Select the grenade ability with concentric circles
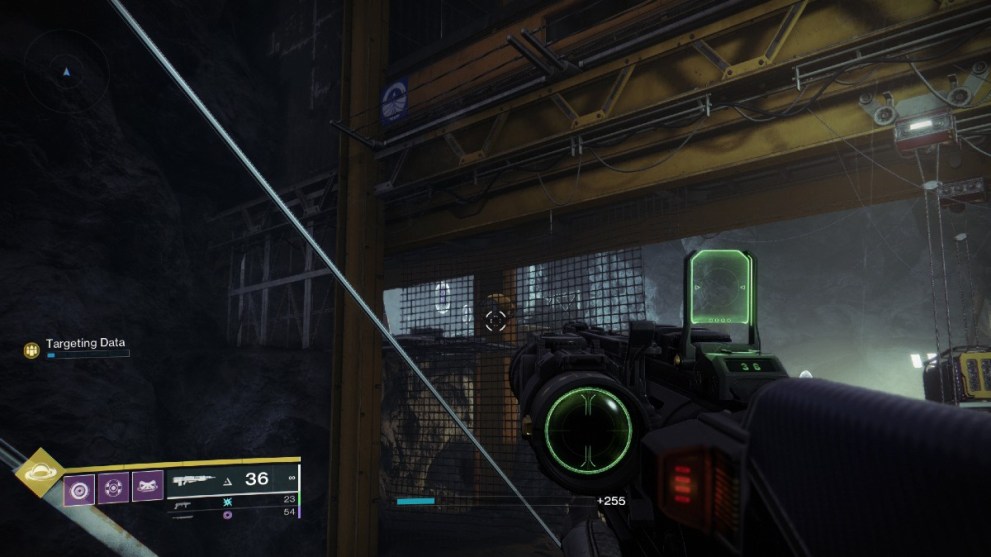 (x=80, y=487)
